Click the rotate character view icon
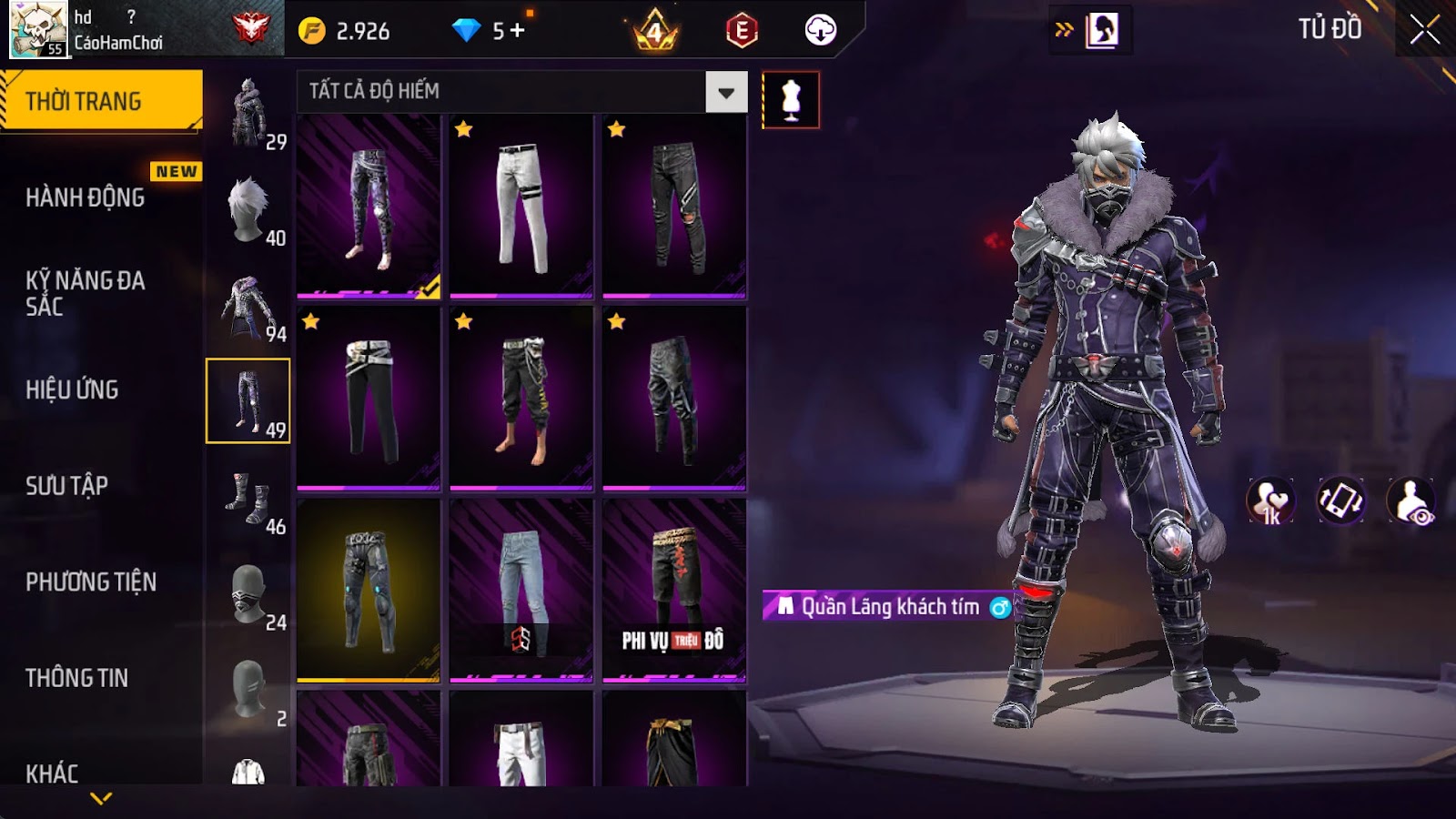Screen dimensions: 1456x819 1340,500
